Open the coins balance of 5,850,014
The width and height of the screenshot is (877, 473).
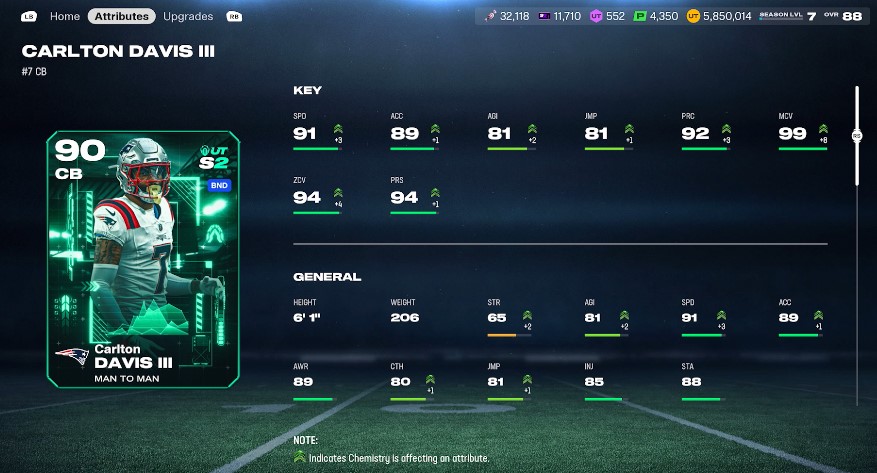click(x=719, y=16)
